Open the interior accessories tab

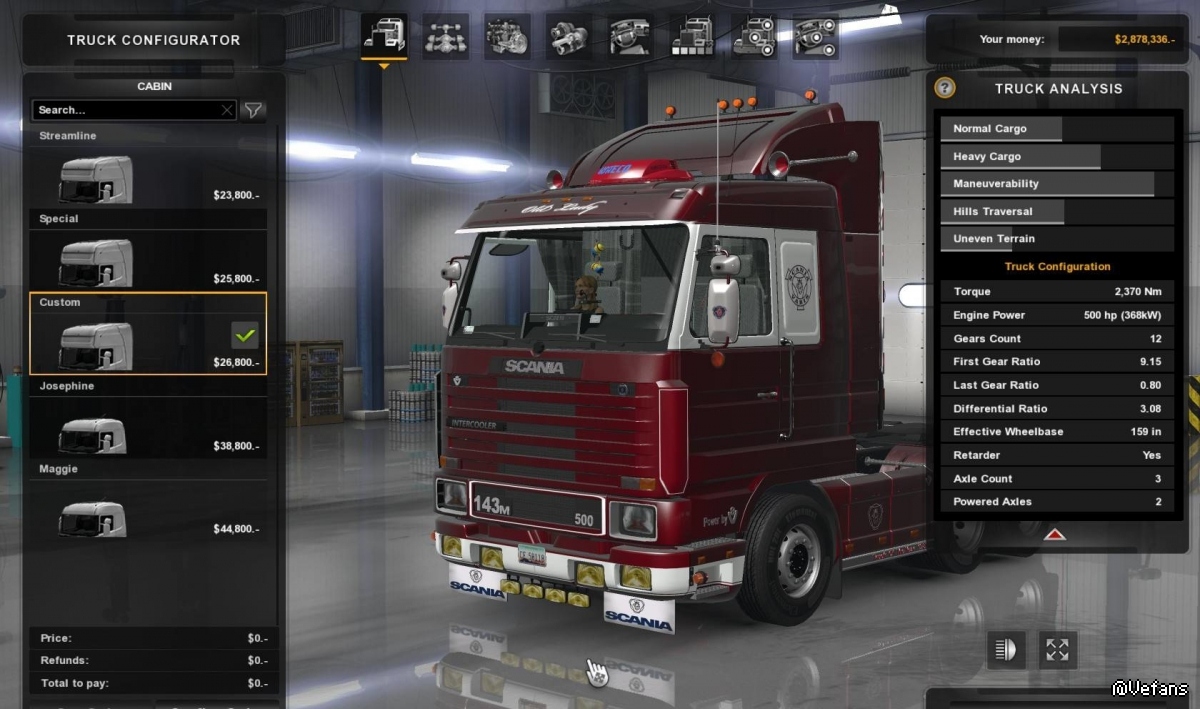pyautogui.click(x=816, y=37)
